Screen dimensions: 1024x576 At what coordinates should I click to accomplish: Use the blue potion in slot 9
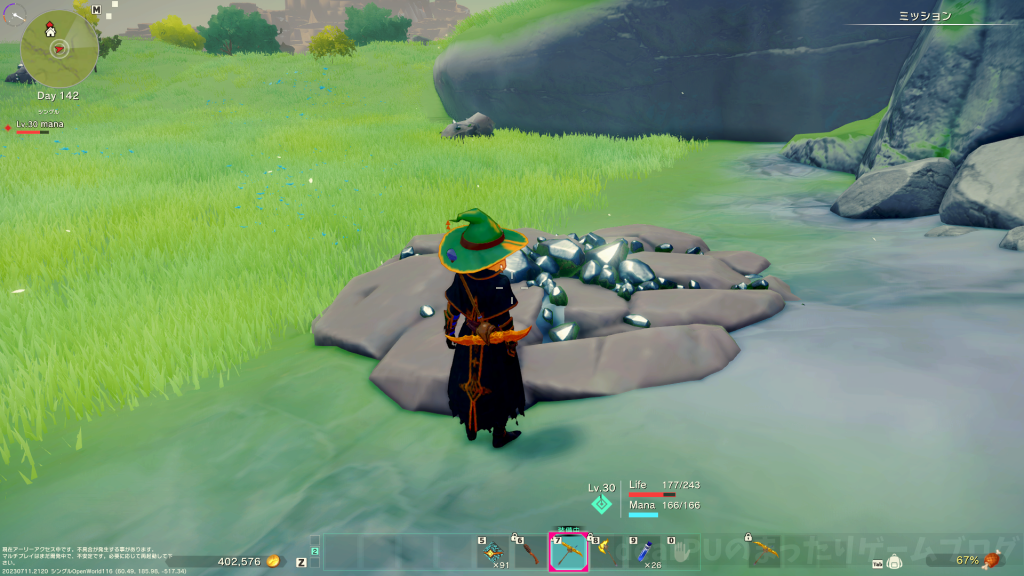(645, 552)
